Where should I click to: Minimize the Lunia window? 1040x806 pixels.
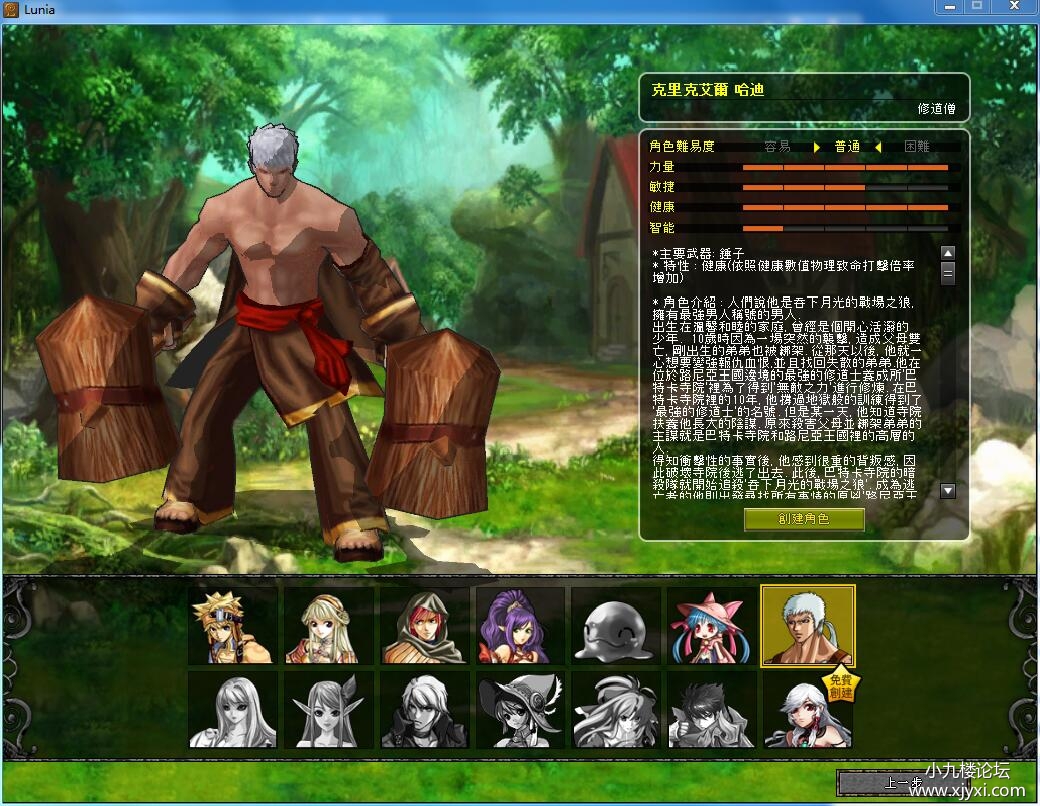pyautogui.click(x=949, y=7)
